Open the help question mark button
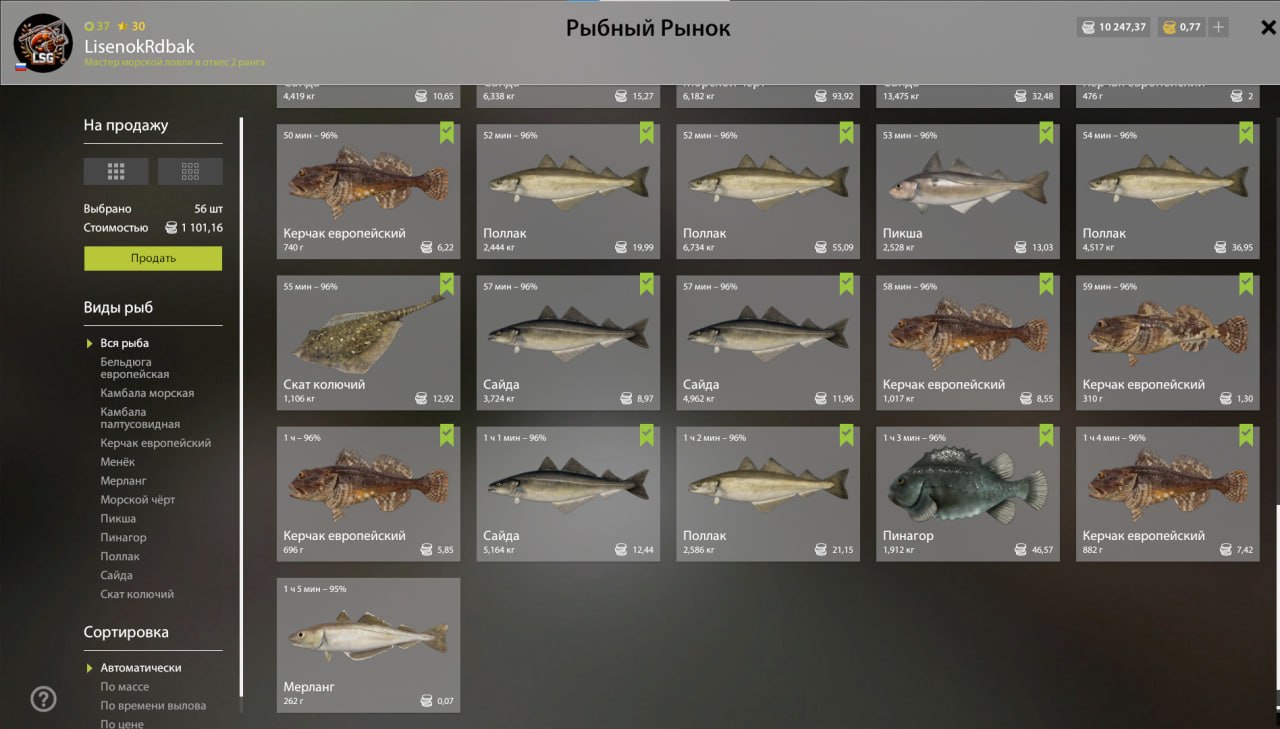This screenshot has width=1280, height=729. [x=43, y=699]
